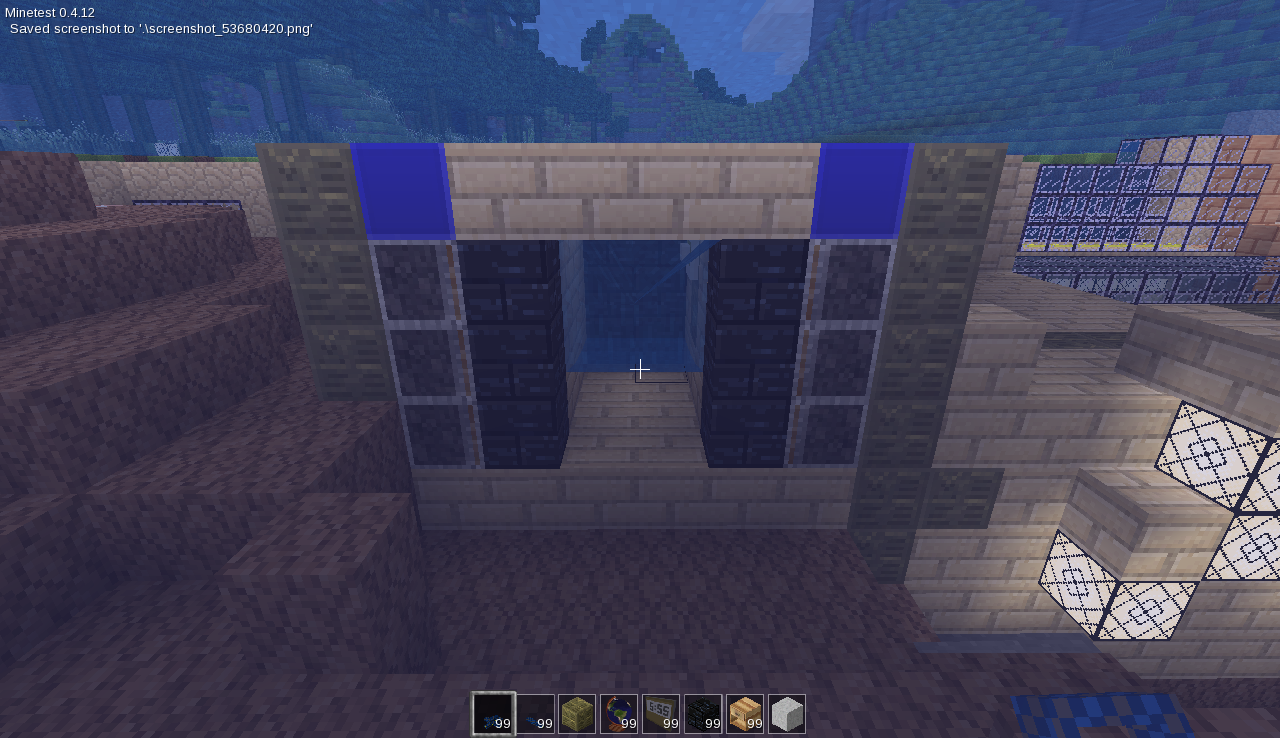Screen dimensions: 1280x738
Task: Click the stack count 99 on the clock slot
Action: [x=669, y=723]
